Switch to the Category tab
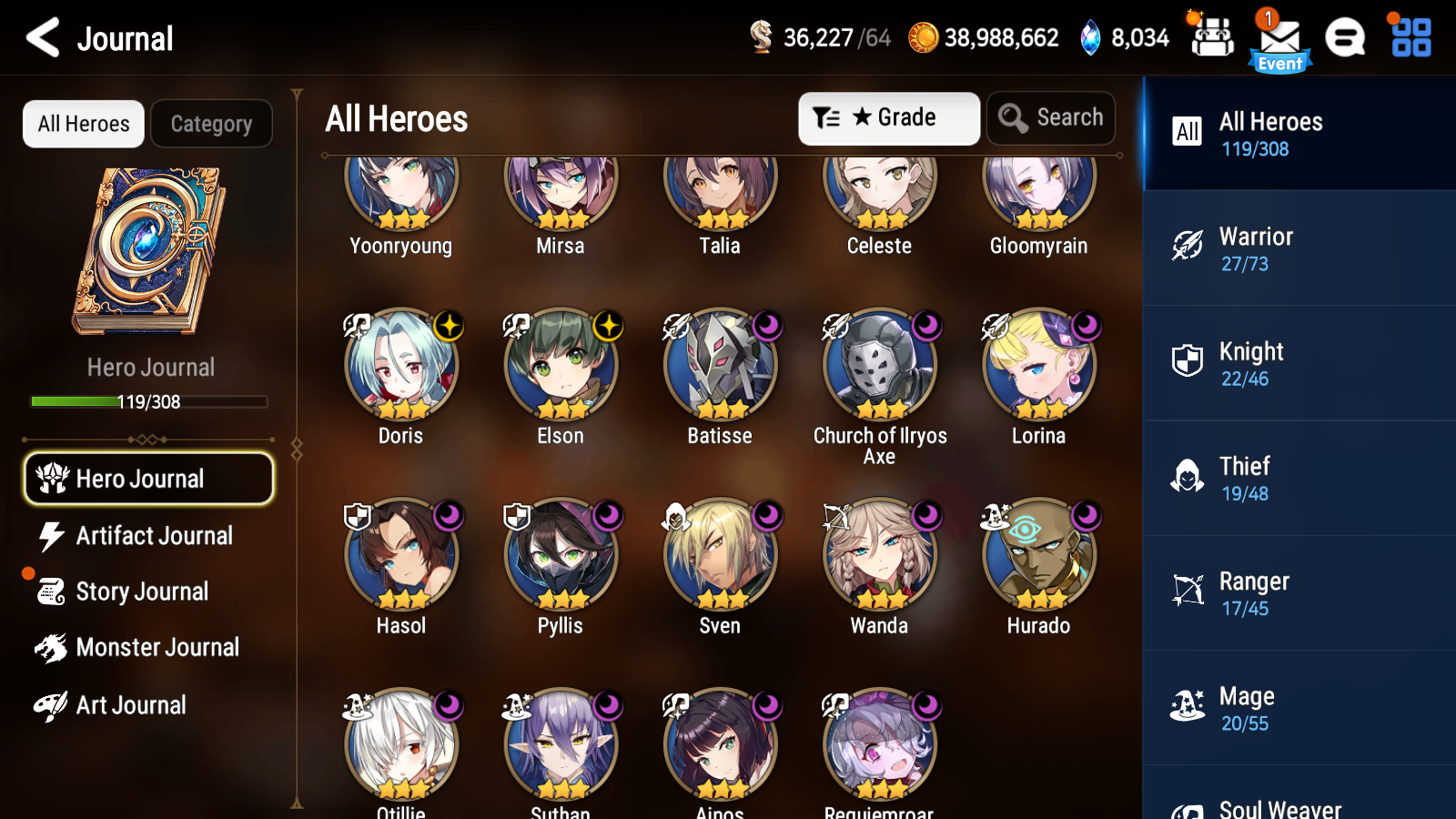1456x819 pixels. click(x=212, y=124)
